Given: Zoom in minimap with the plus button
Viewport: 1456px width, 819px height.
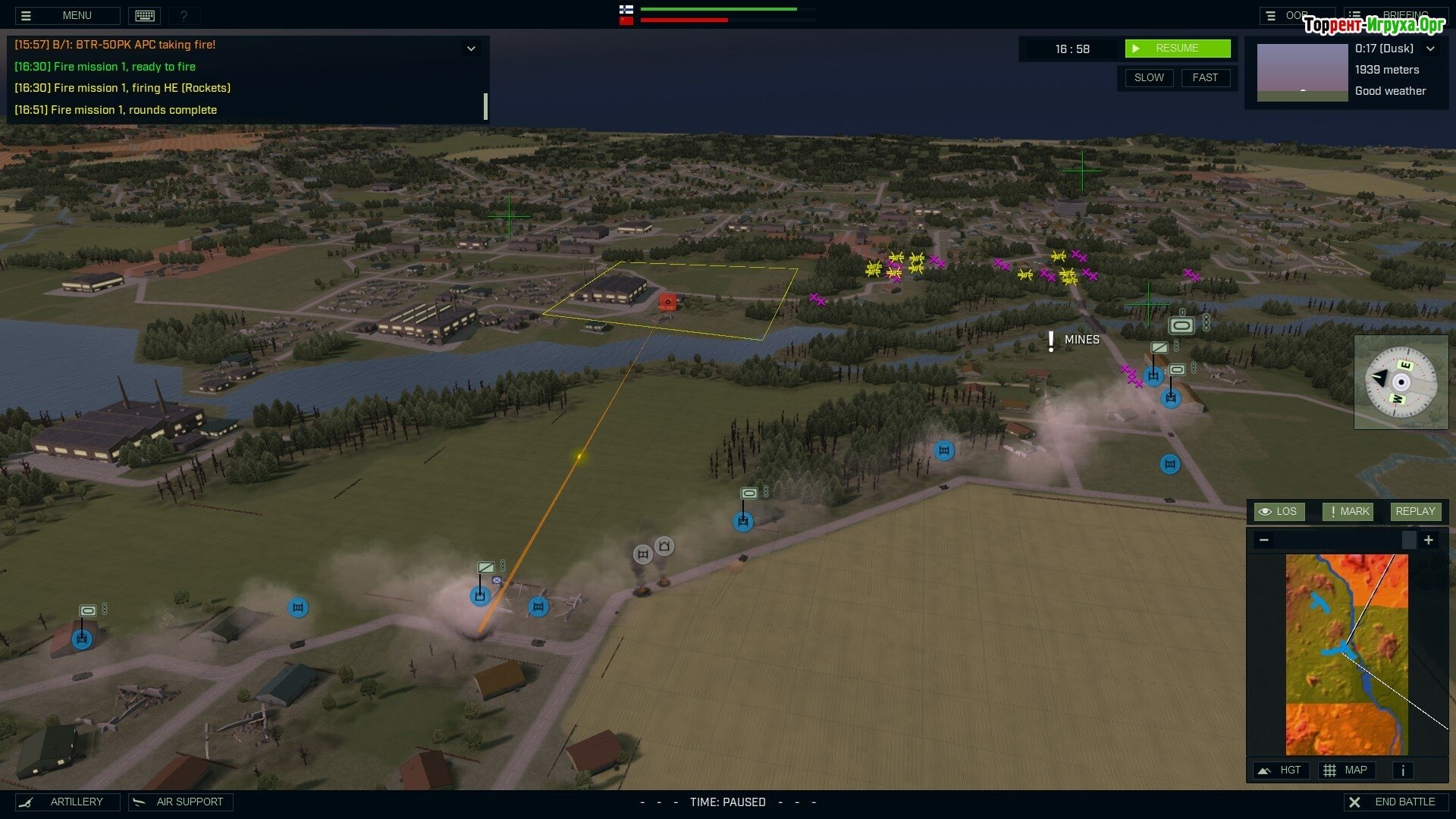Looking at the screenshot, I should click(1429, 540).
